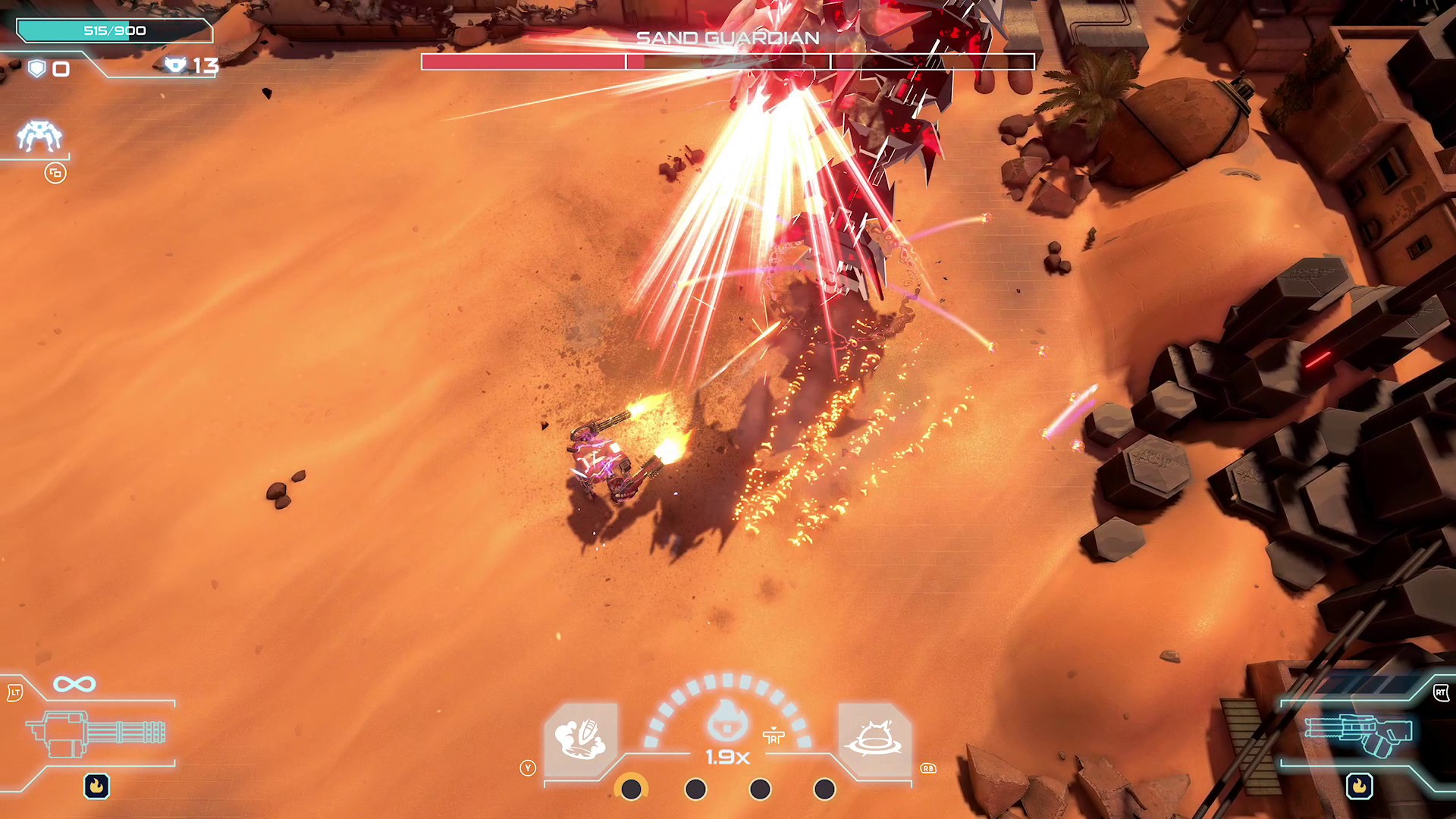1456x819 pixels.
Task: Click the spider mech icon
Action: click(39, 136)
